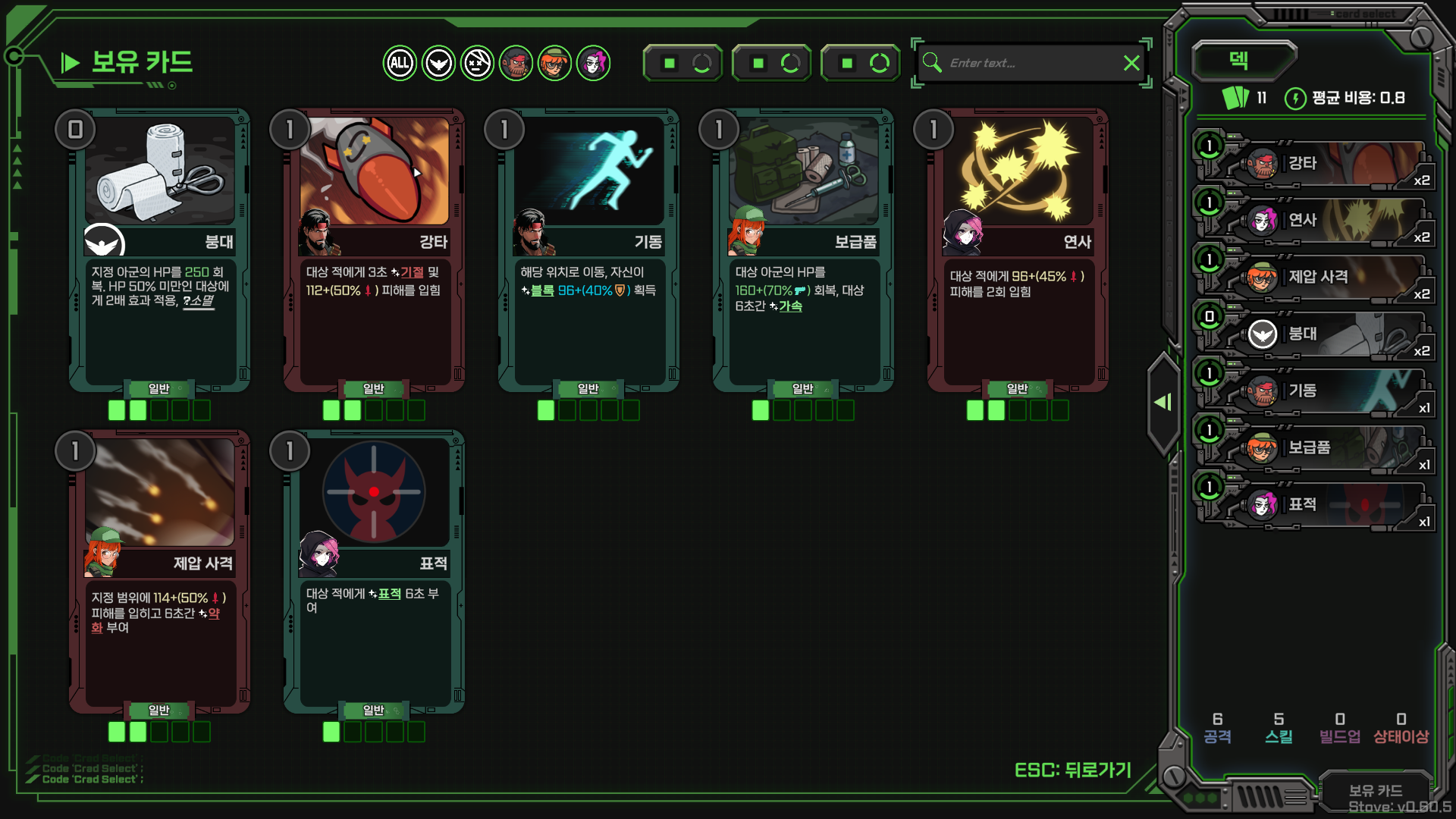Clear the search box with X

point(1131,63)
